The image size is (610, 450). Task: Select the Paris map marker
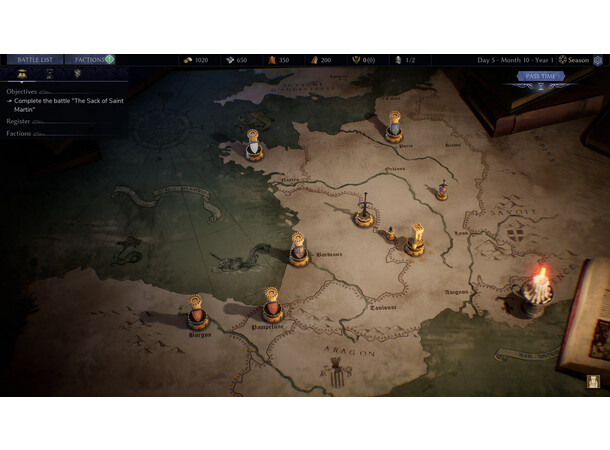395,128
